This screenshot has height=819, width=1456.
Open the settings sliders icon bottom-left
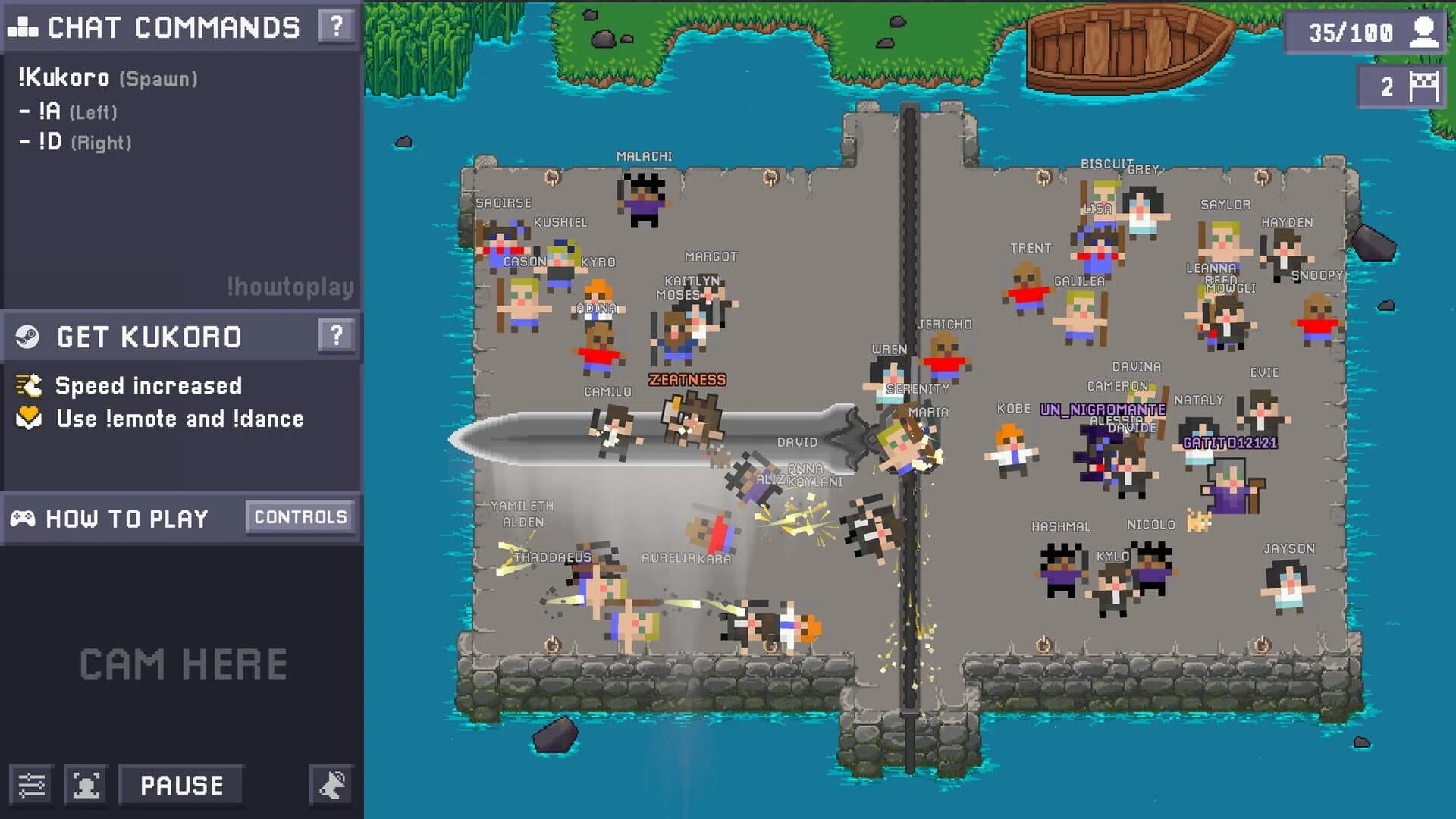[x=32, y=785]
